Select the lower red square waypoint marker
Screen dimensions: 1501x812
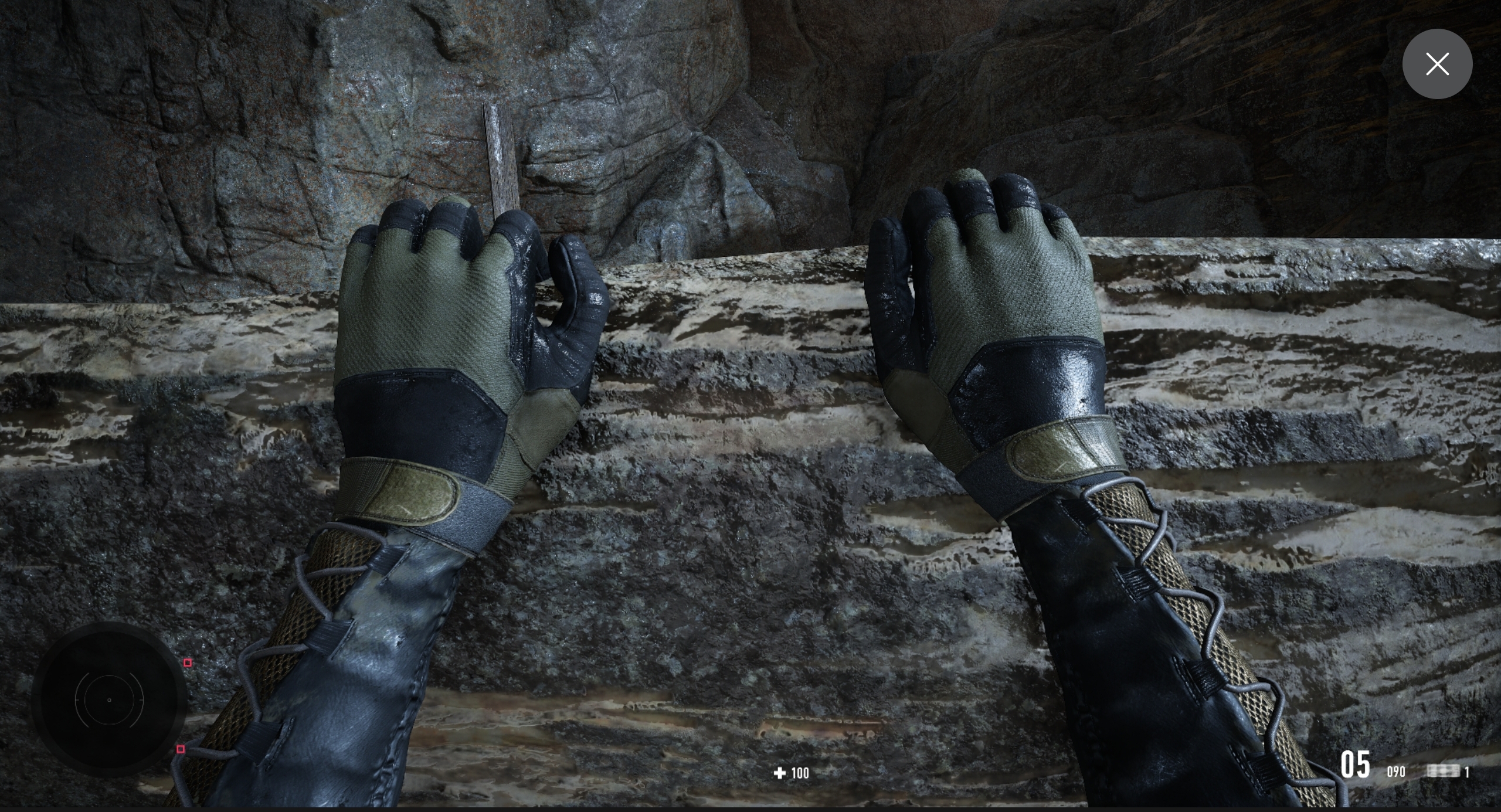[x=181, y=749]
